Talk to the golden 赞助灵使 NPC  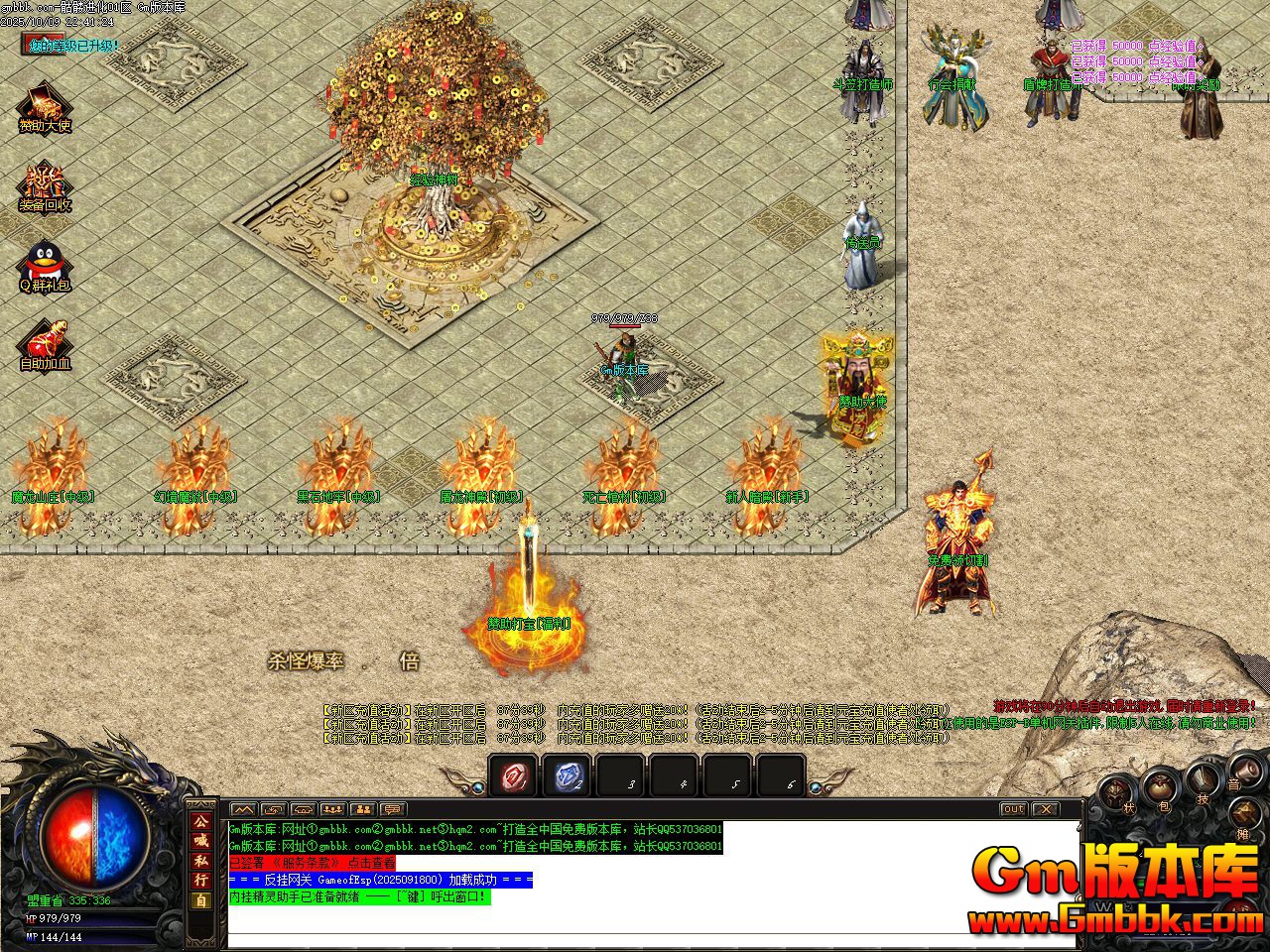pyautogui.click(x=848, y=382)
